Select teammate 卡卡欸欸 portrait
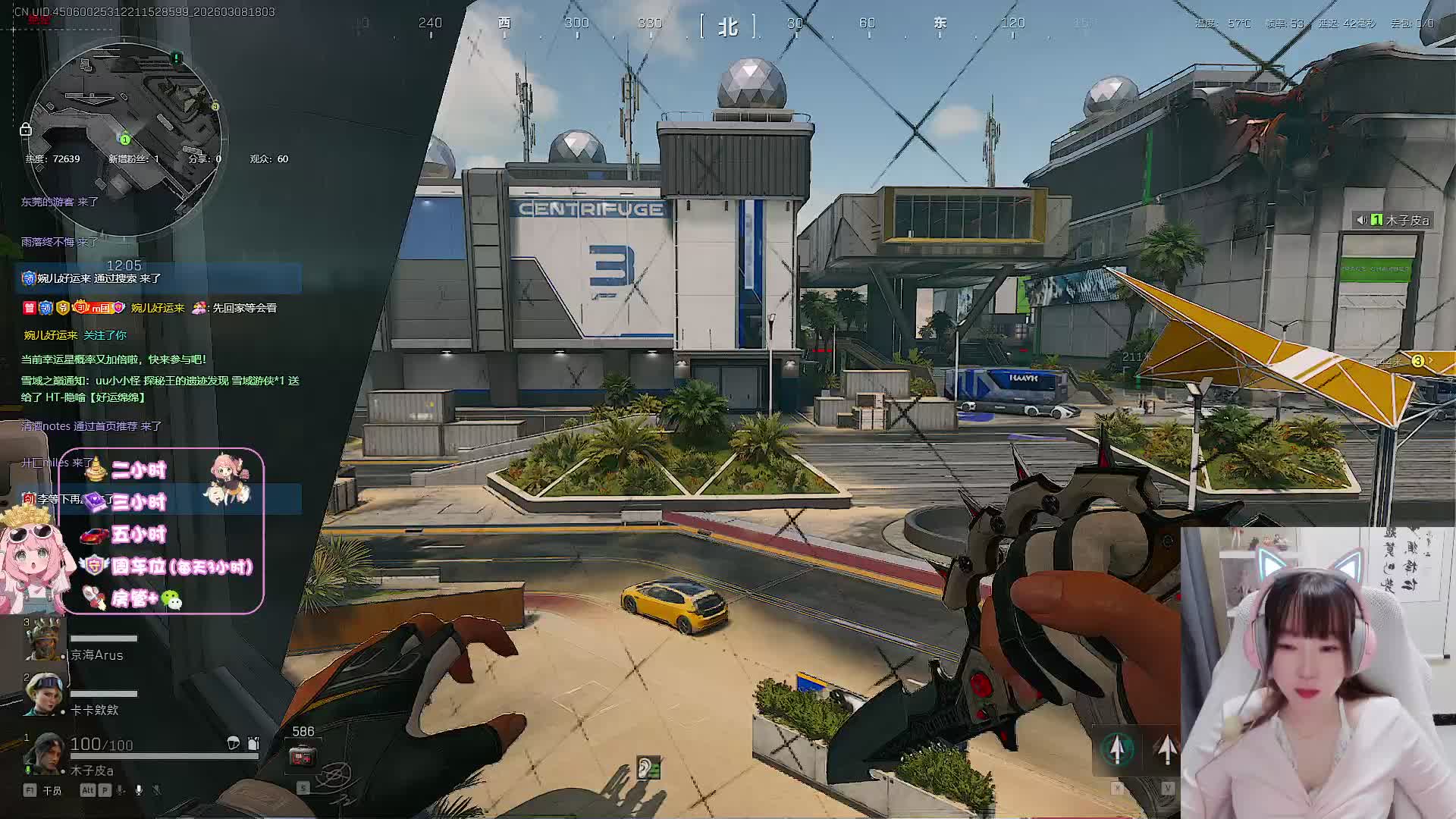 43,693
